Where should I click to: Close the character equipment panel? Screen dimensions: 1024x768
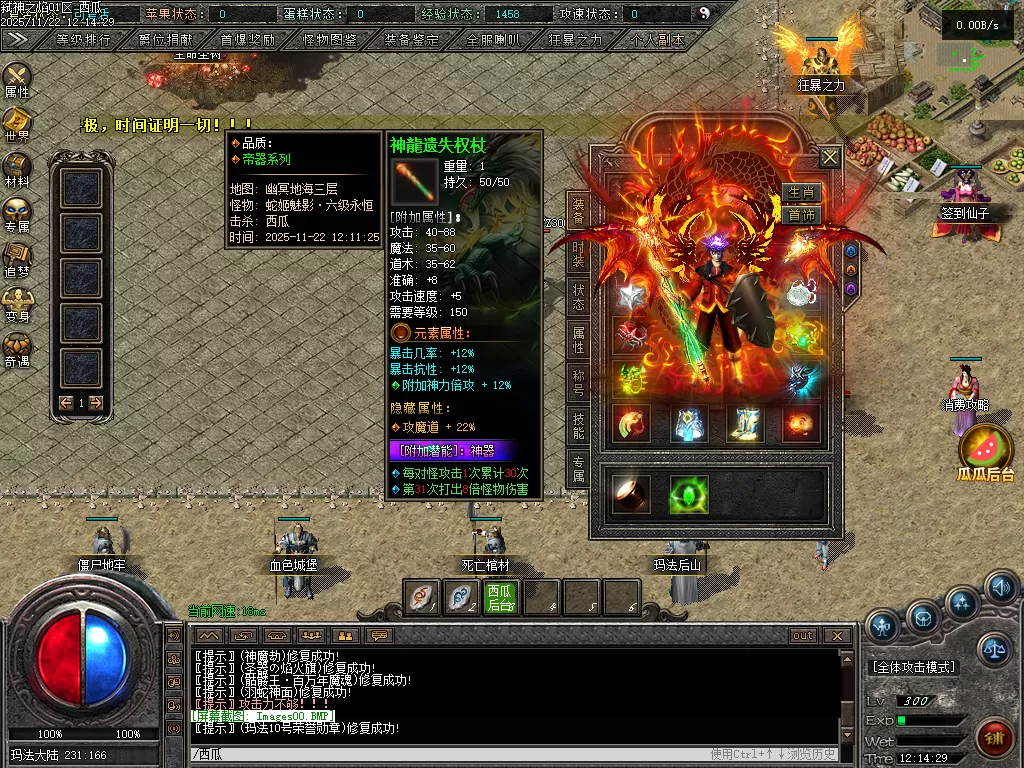pos(830,158)
